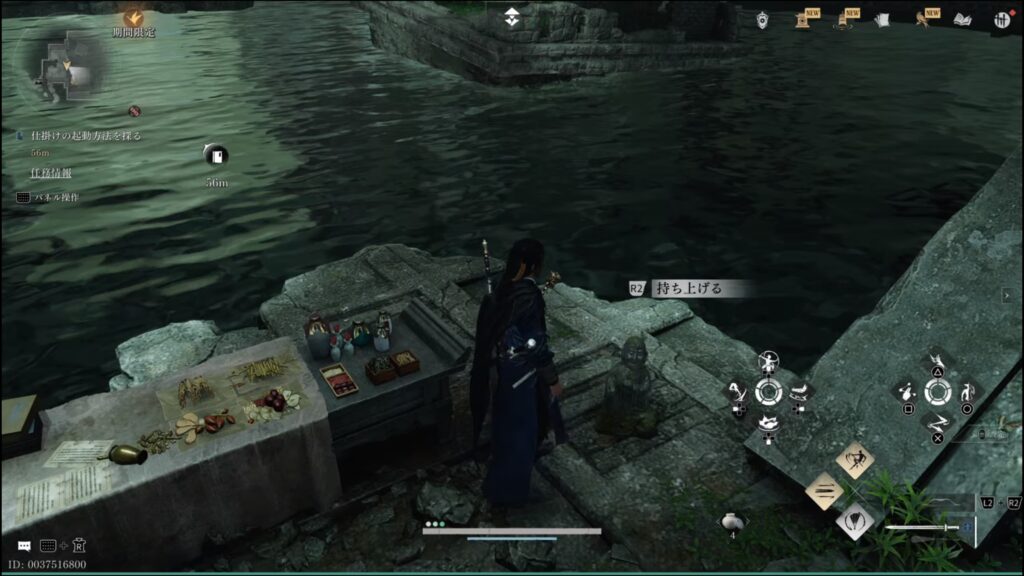Open the 期間限定 limited-time event icon
This screenshot has height=576, width=1024.
[x=132, y=18]
